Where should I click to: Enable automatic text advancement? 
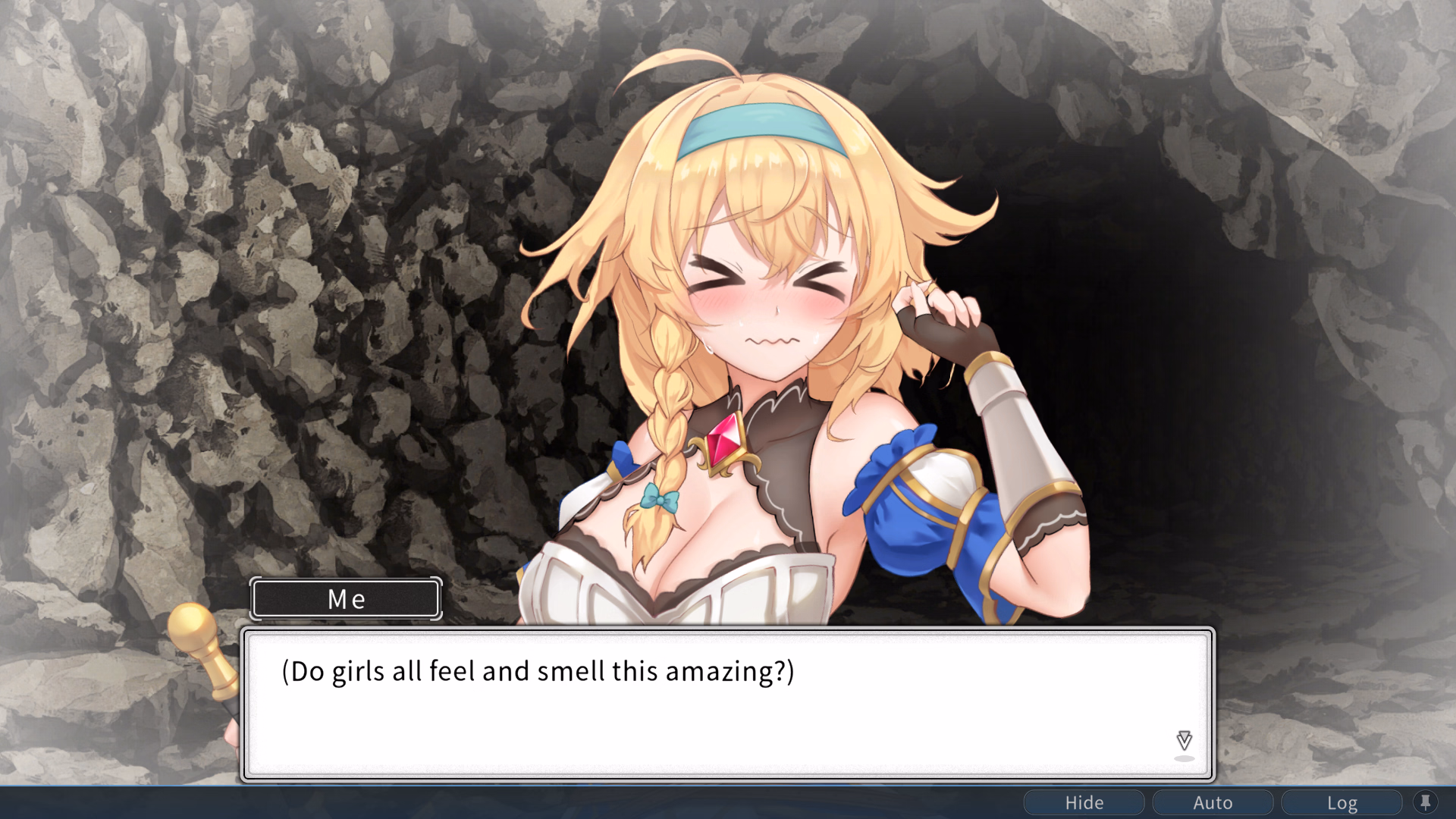[x=1213, y=802]
